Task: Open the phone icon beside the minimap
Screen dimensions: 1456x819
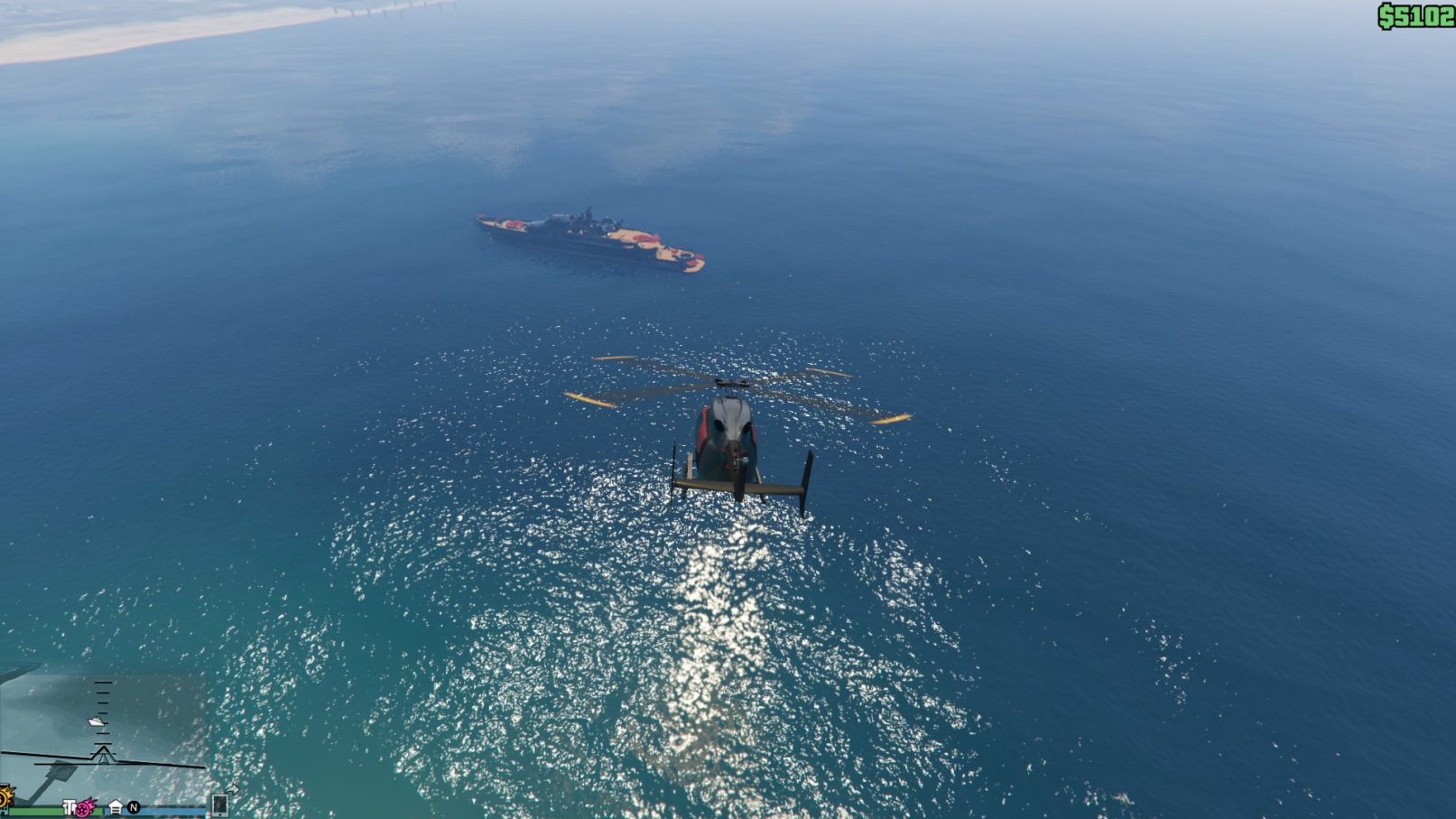Action: [219, 804]
